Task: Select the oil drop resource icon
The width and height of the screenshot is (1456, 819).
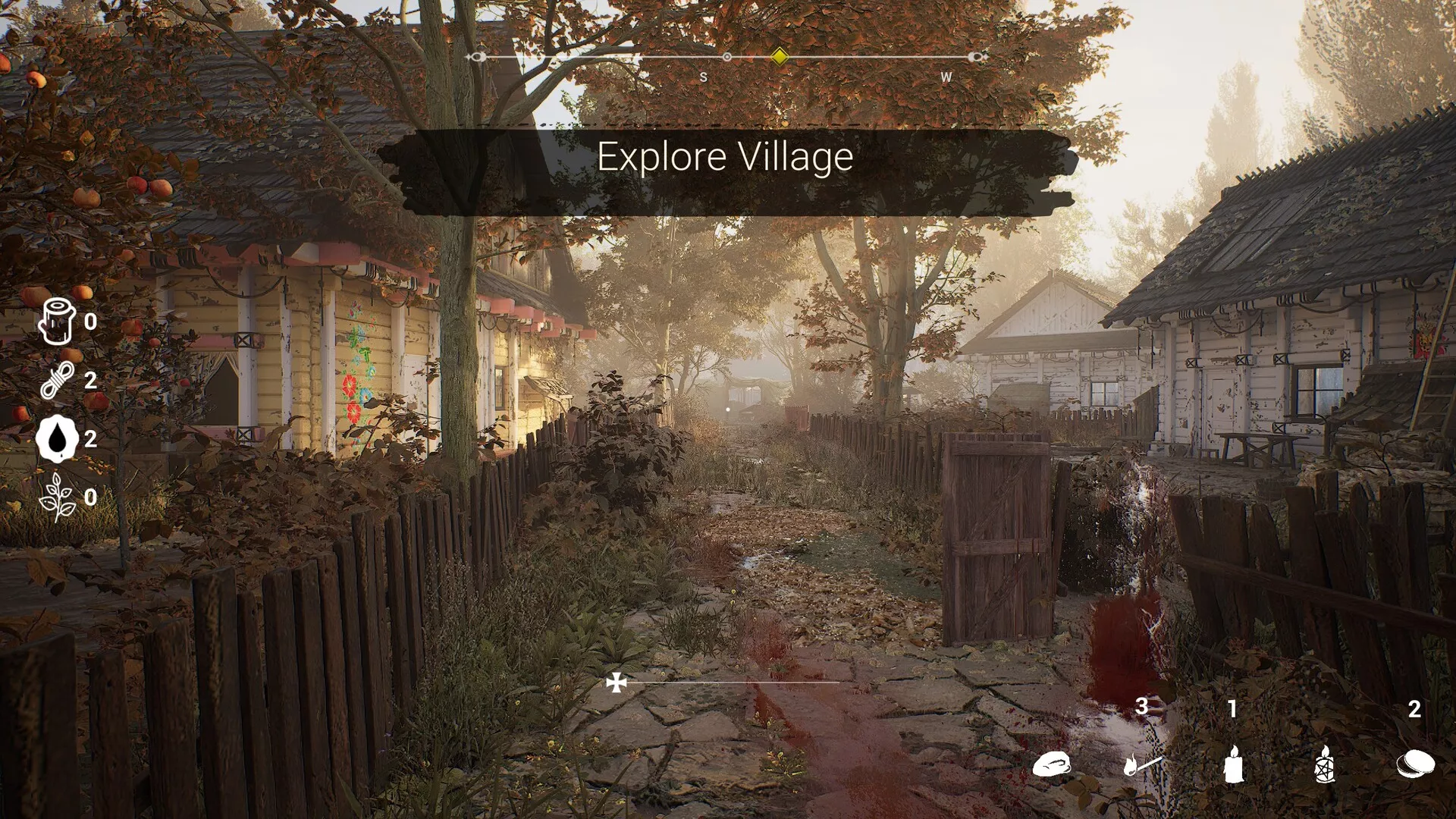Action: point(58,438)
